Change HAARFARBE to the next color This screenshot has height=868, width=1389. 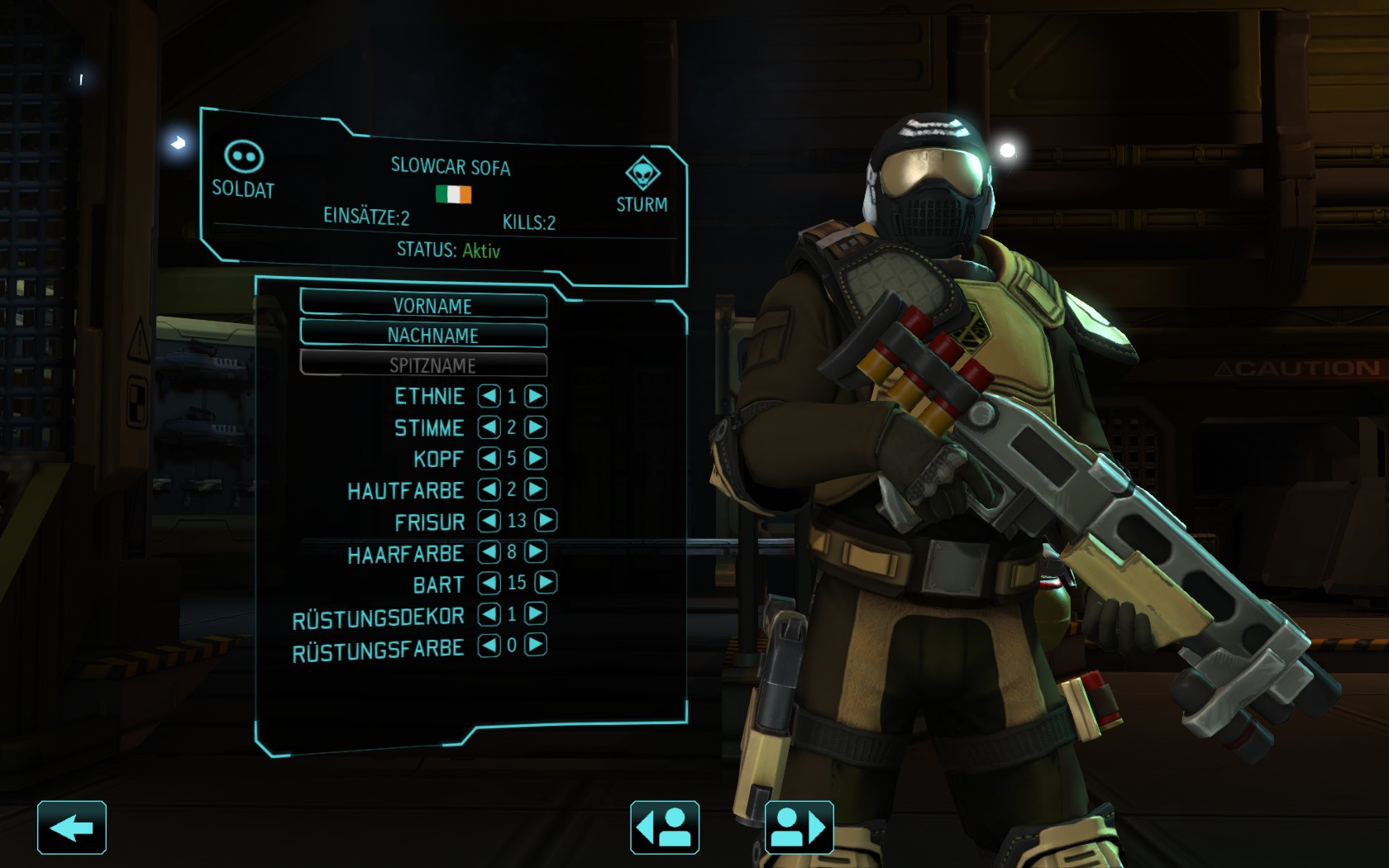pos(536,551)
